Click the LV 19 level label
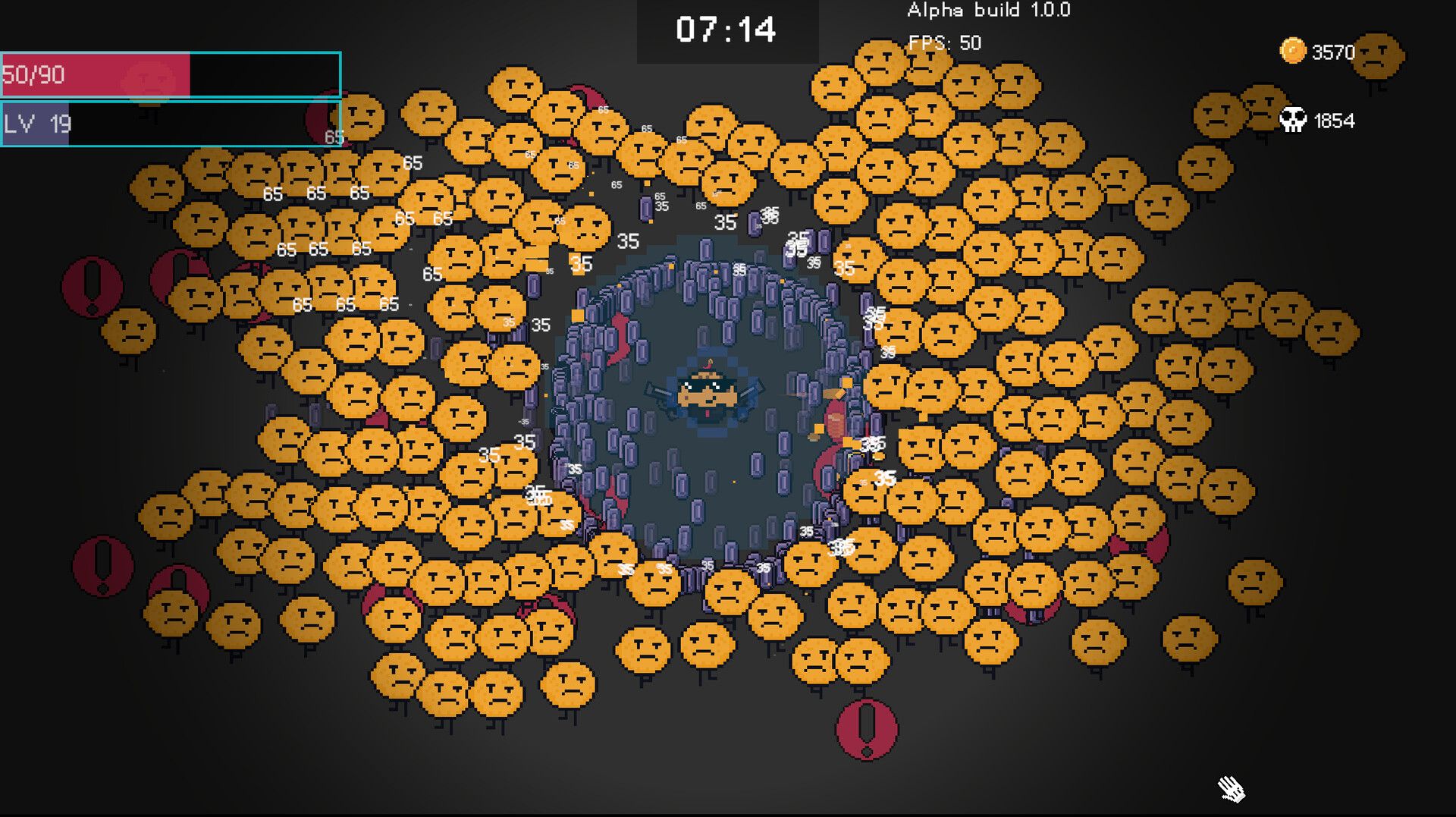The height and width of the screenshot is (817, 1456). (36, 123)
